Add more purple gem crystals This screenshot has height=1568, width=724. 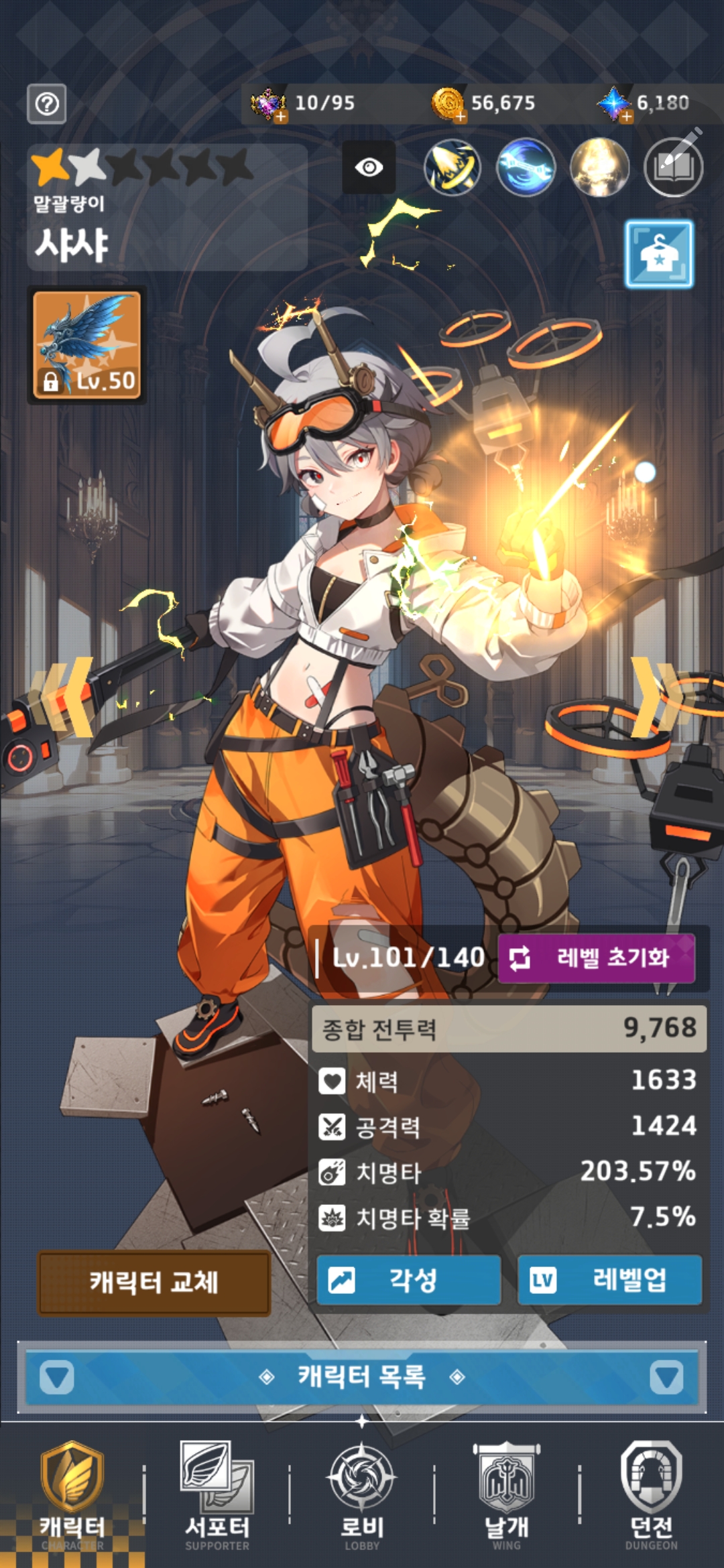pos(280,117)
